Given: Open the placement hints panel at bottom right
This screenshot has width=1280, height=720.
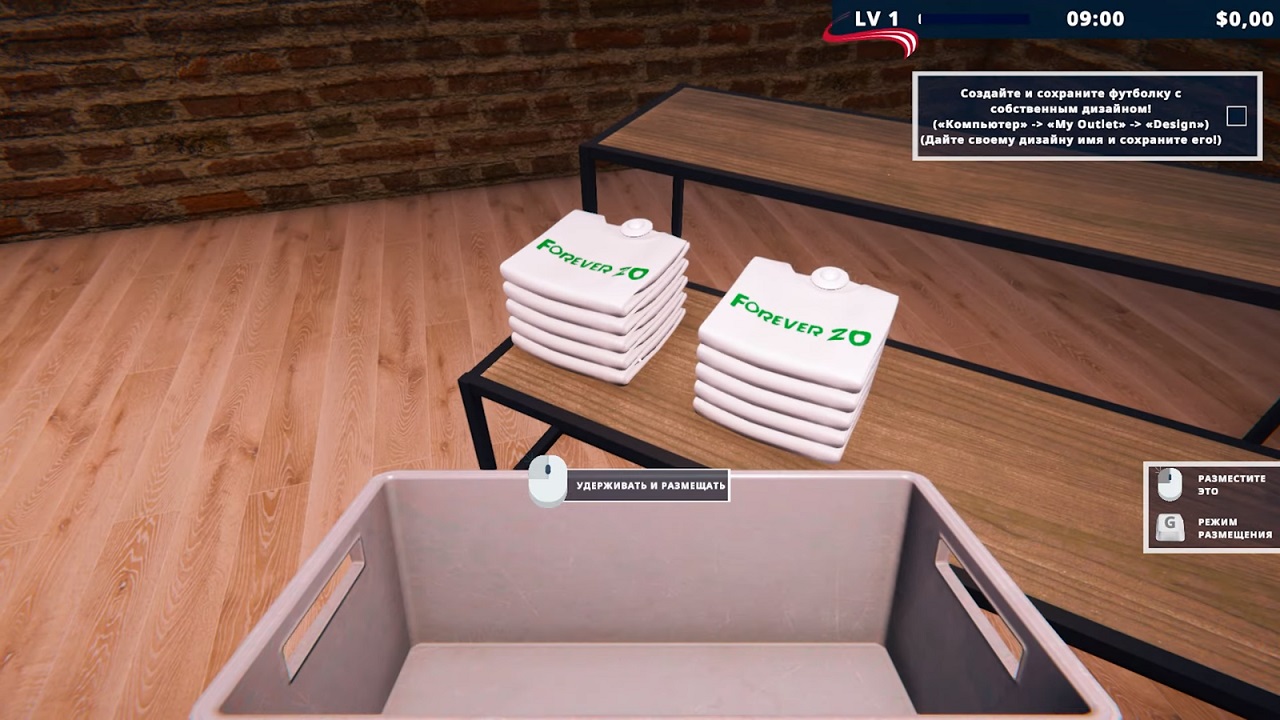Looking at the screenshot, I should click(1210, 507).
